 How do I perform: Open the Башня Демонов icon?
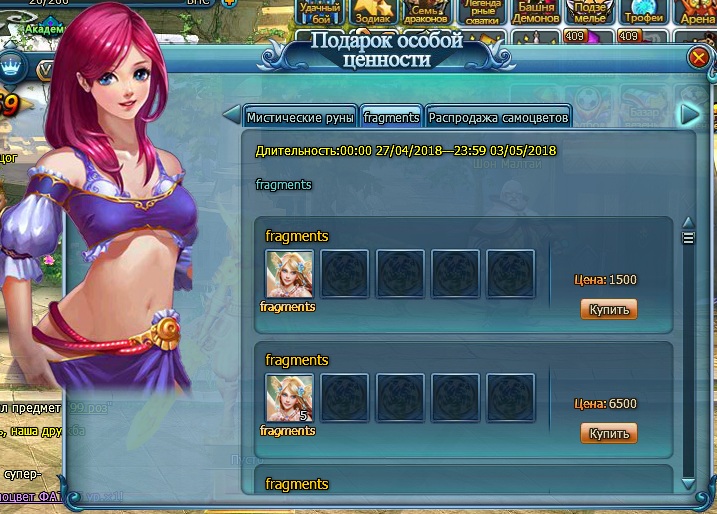(x=535, y=12)
